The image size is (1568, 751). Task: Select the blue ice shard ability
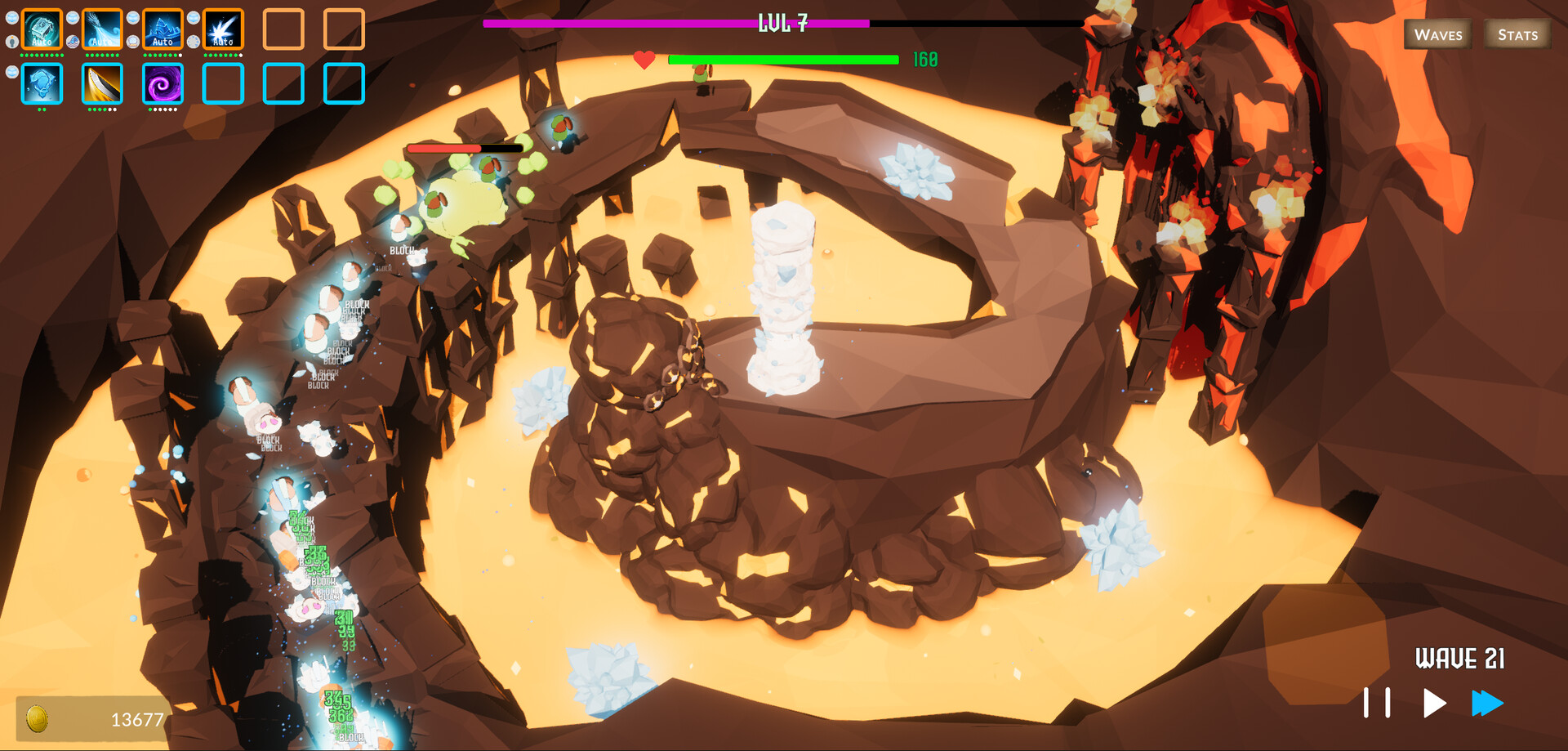[x=41, y=84]
